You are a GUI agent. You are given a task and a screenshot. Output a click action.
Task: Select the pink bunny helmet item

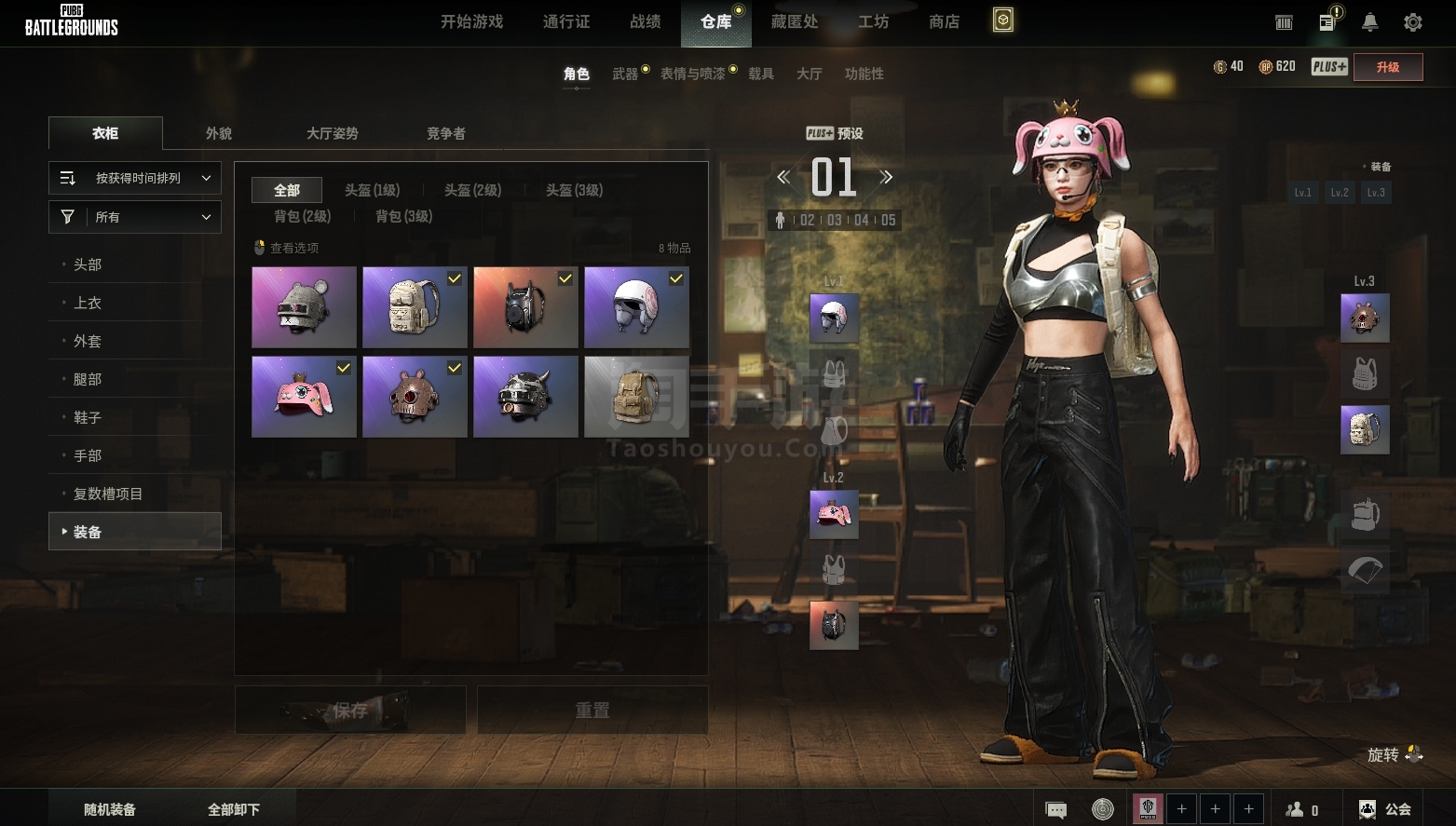(304, 397)
